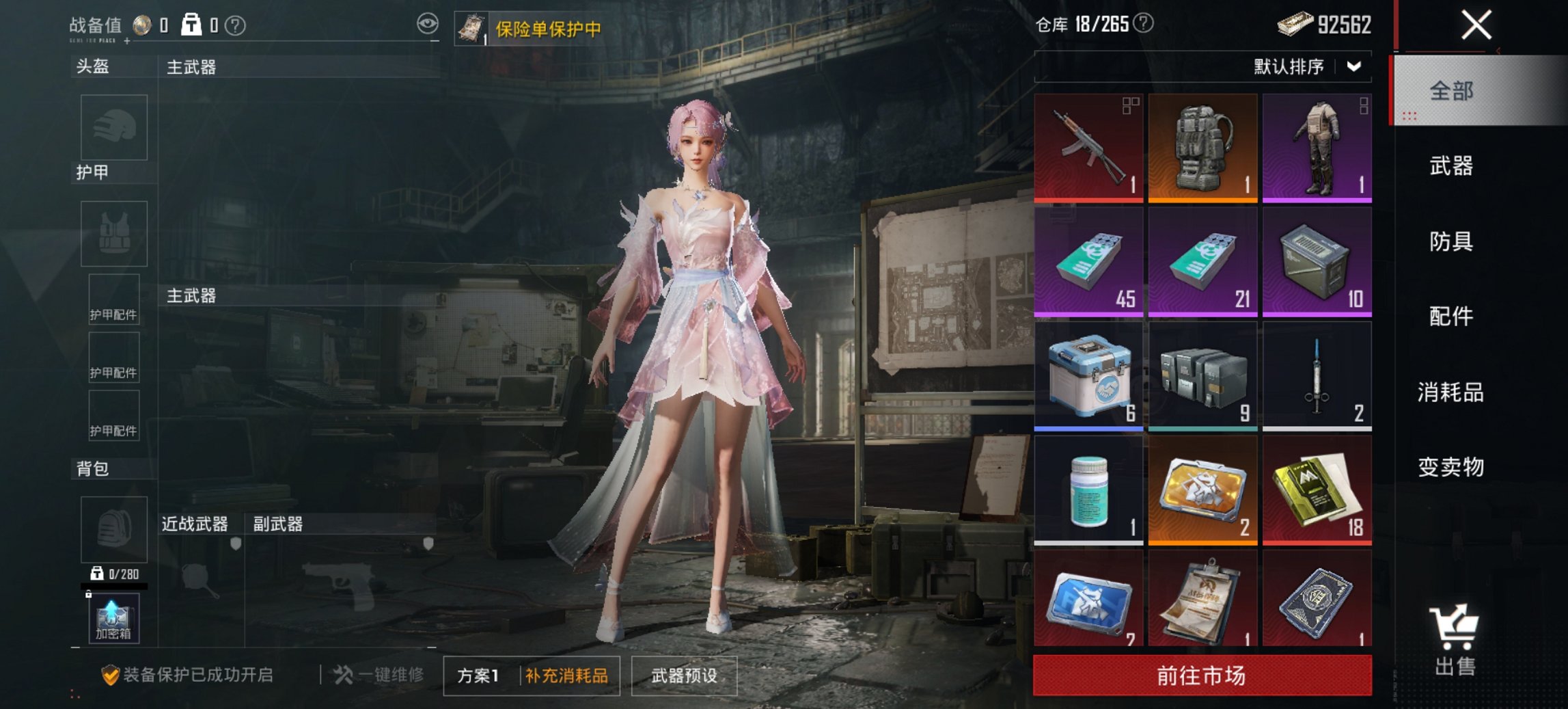
Task: Click the golden manual item showing 18
Action: click(1317, 491)
